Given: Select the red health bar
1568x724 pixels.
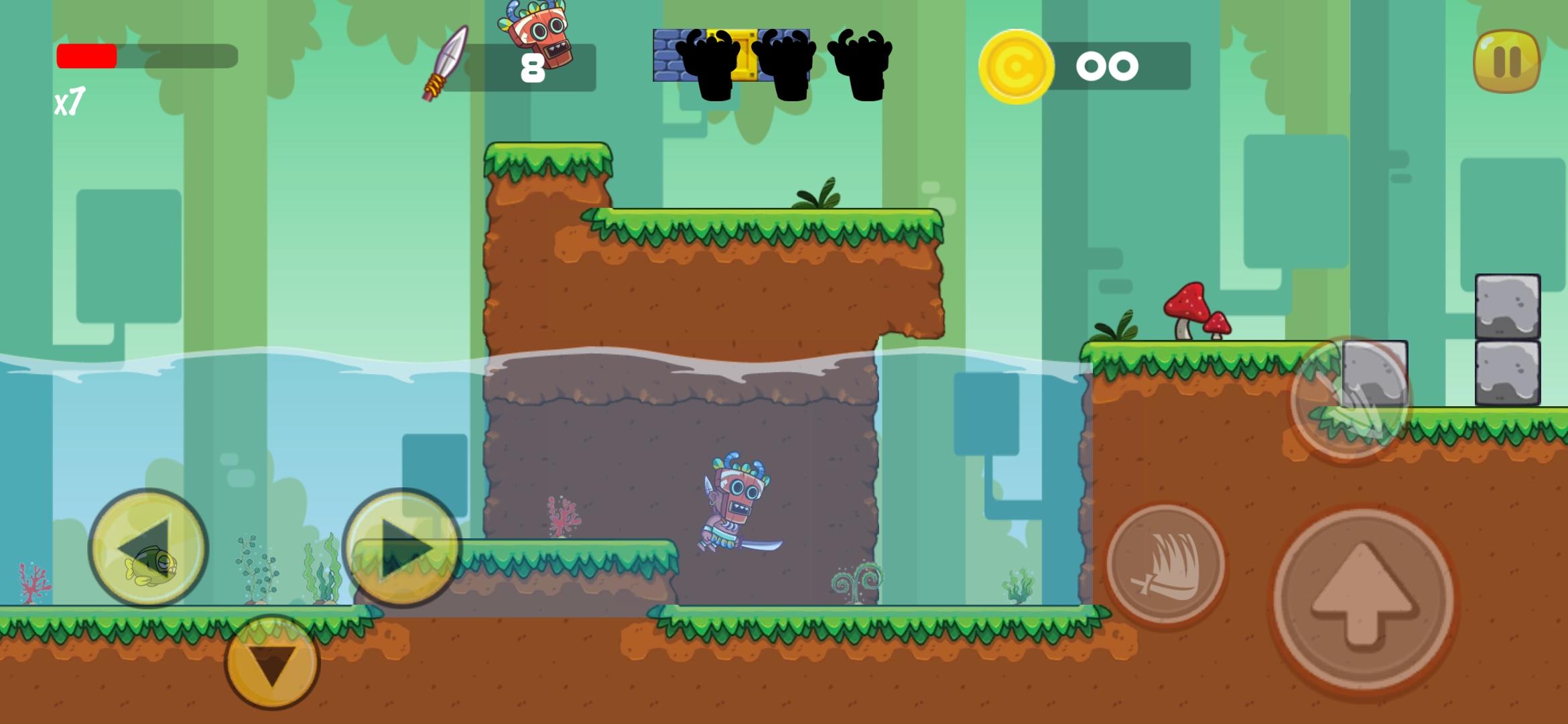Looking at the screenshot, I should tap(87, 55).
